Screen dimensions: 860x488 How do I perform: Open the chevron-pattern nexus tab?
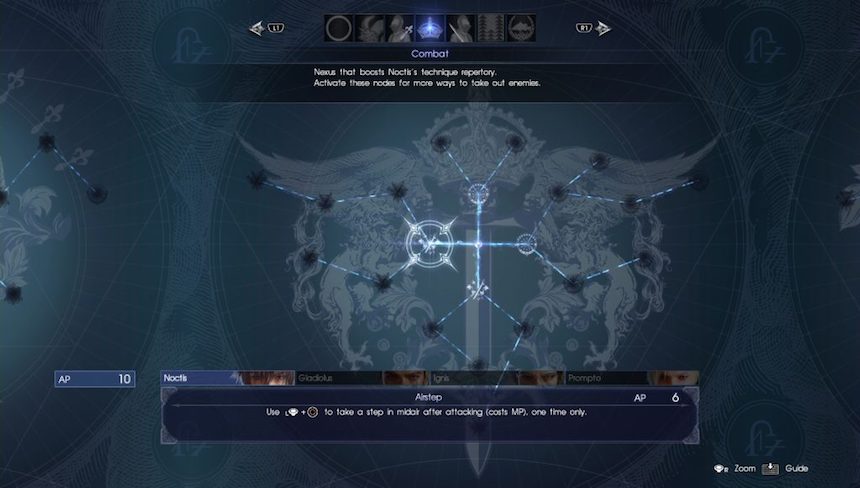click(x=491, y=28)
